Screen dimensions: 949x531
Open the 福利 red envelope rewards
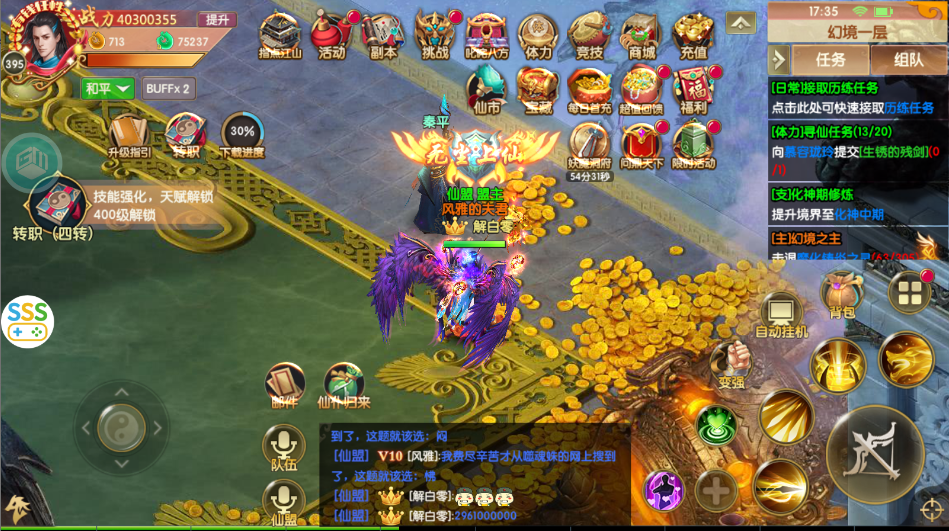692,90
